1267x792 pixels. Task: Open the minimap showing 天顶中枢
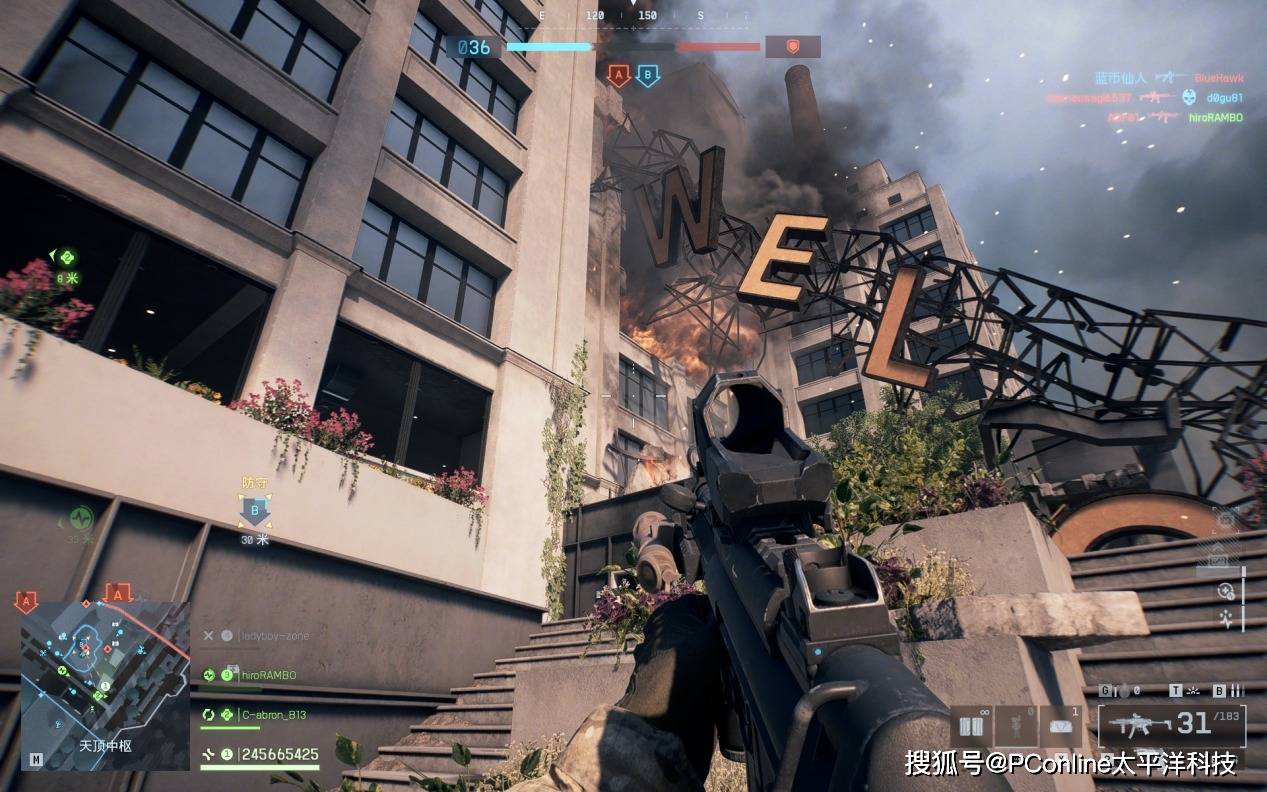pyautogui.click(x=105, y=685)
